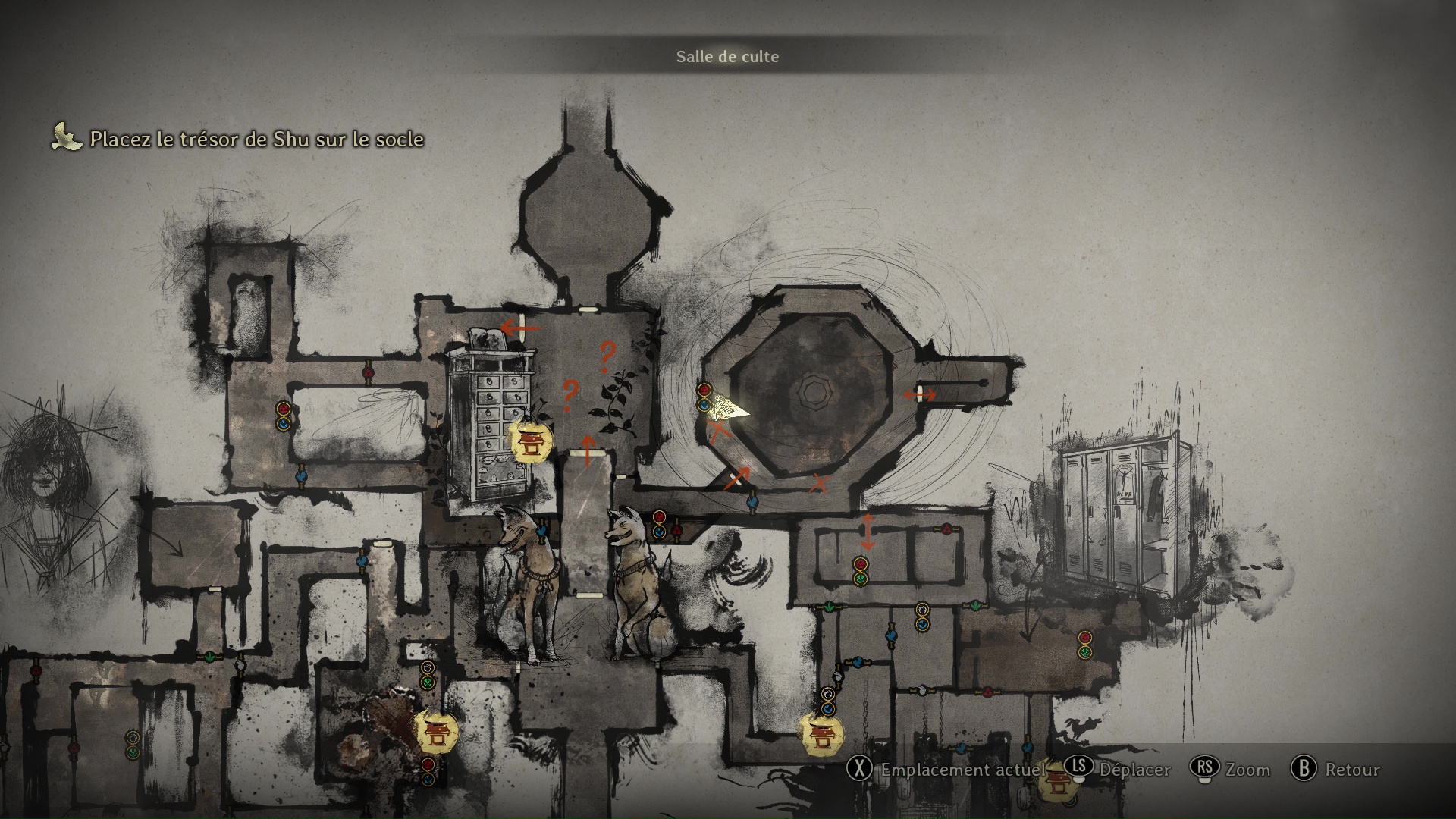Choose the shrine marker on the bloodstain
Viewport: 1456px width, 819px height.
click(436, 730)
